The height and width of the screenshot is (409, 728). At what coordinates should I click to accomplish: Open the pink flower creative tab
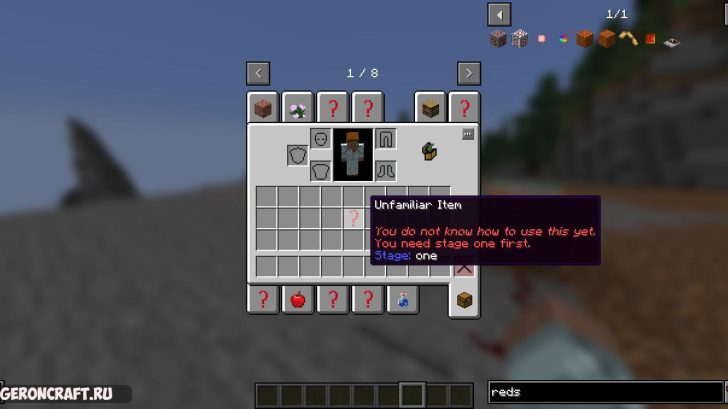[x=297, y=108]
